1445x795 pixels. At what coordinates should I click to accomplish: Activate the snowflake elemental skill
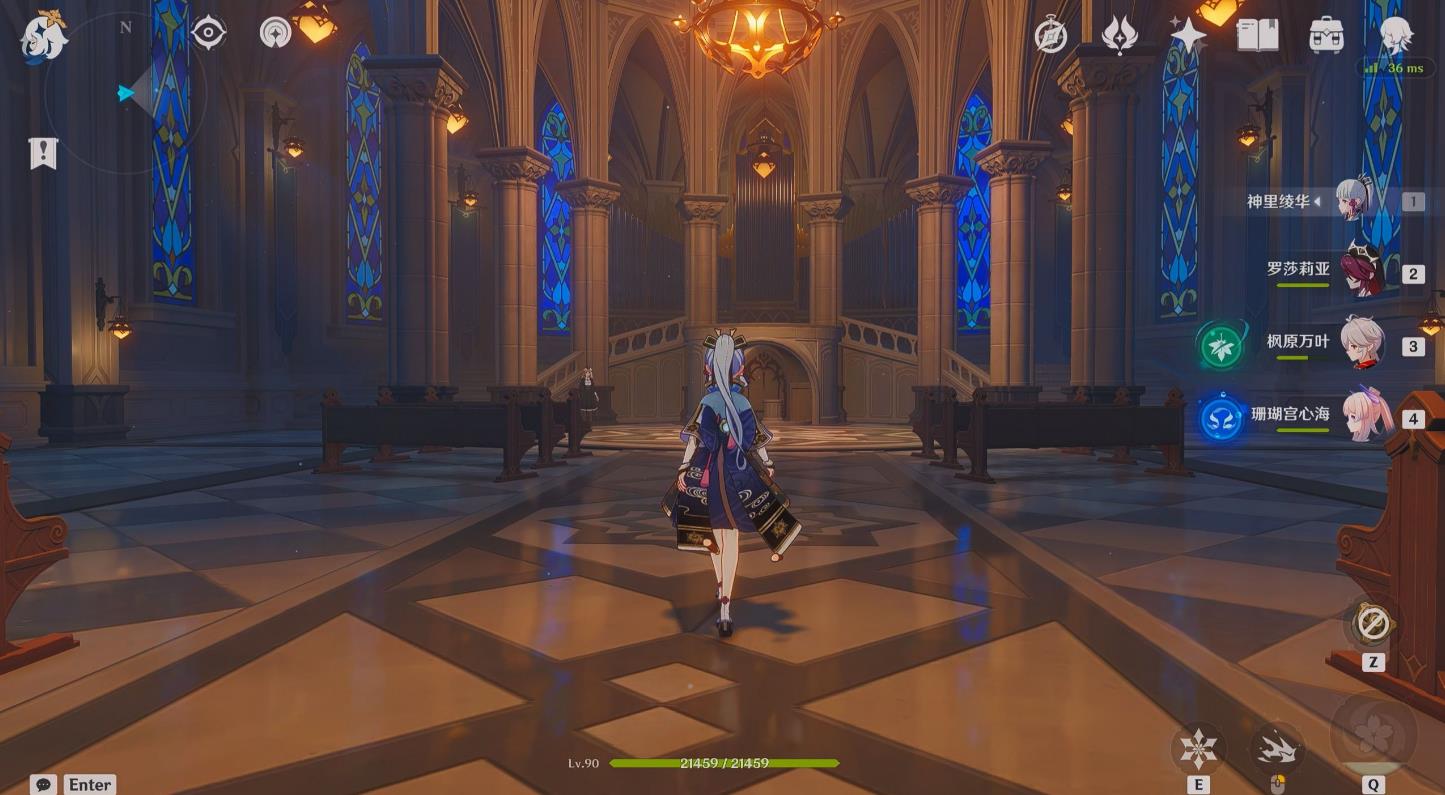pos(1197,748)
